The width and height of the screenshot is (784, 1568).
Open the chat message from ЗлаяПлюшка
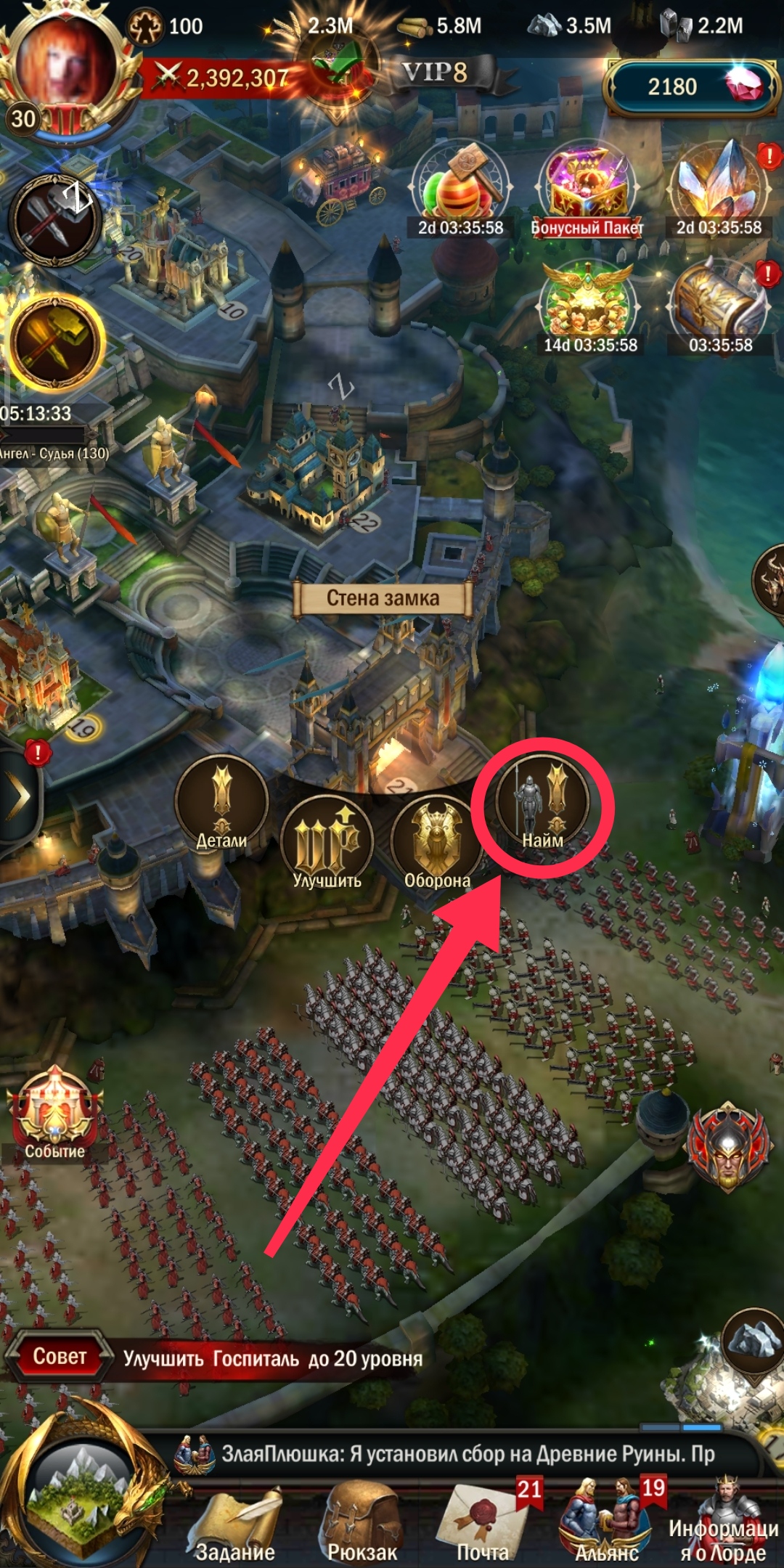click(x=465, y=1454)
